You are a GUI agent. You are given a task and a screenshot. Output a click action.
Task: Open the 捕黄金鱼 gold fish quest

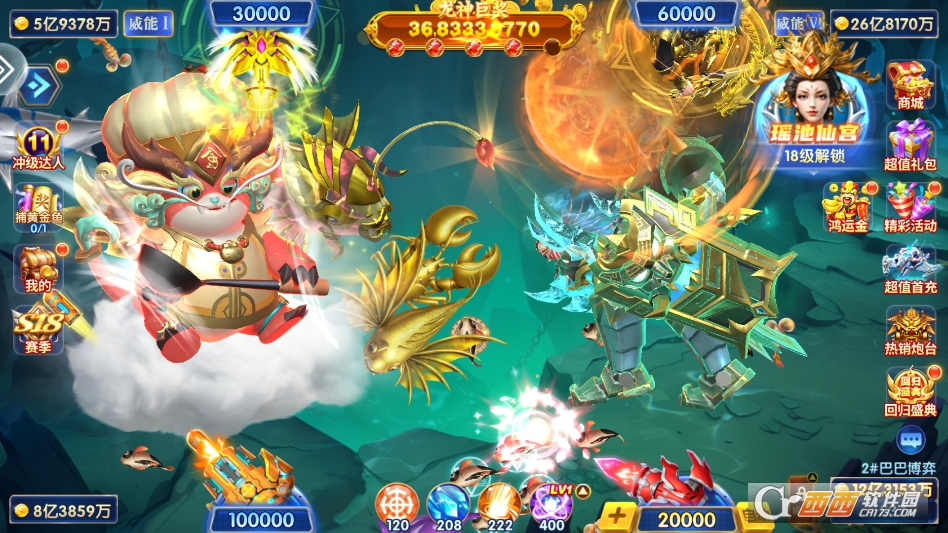tap(38, 208)
